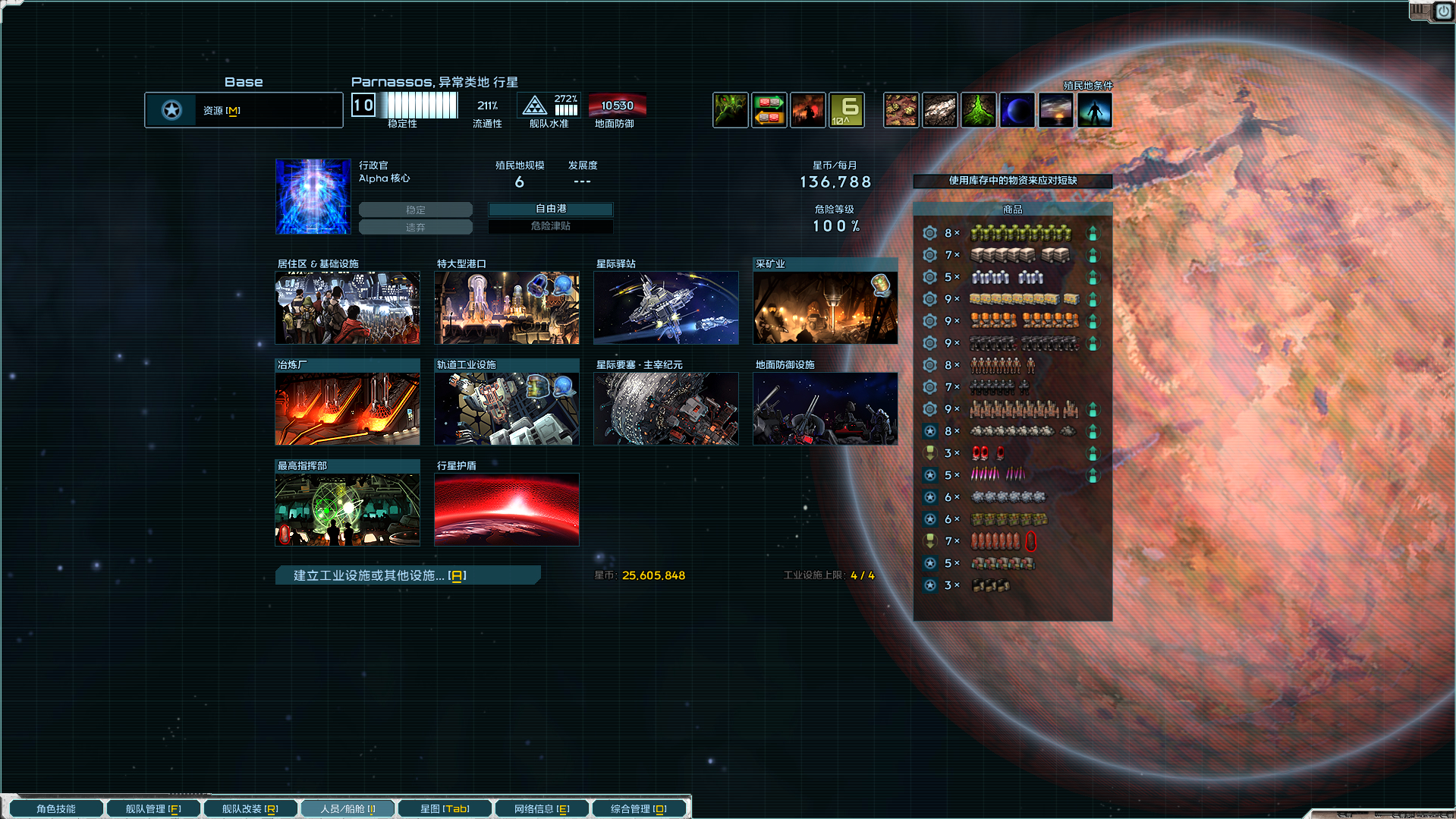
Task: Click the free port trade arrows status icon
Action: coord(769,109)
